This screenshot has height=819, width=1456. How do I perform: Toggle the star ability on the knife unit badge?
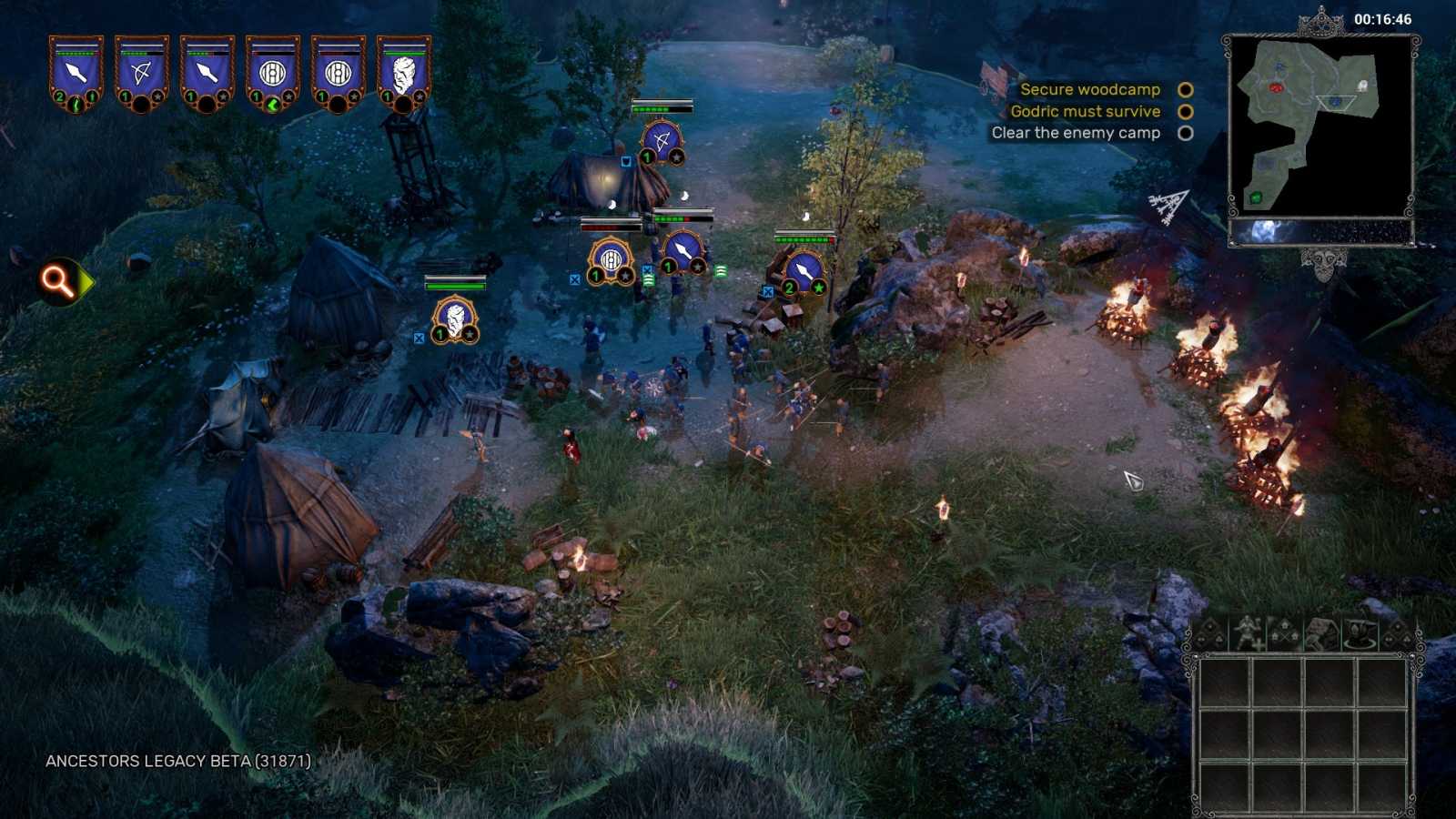[x=817, y=288]
